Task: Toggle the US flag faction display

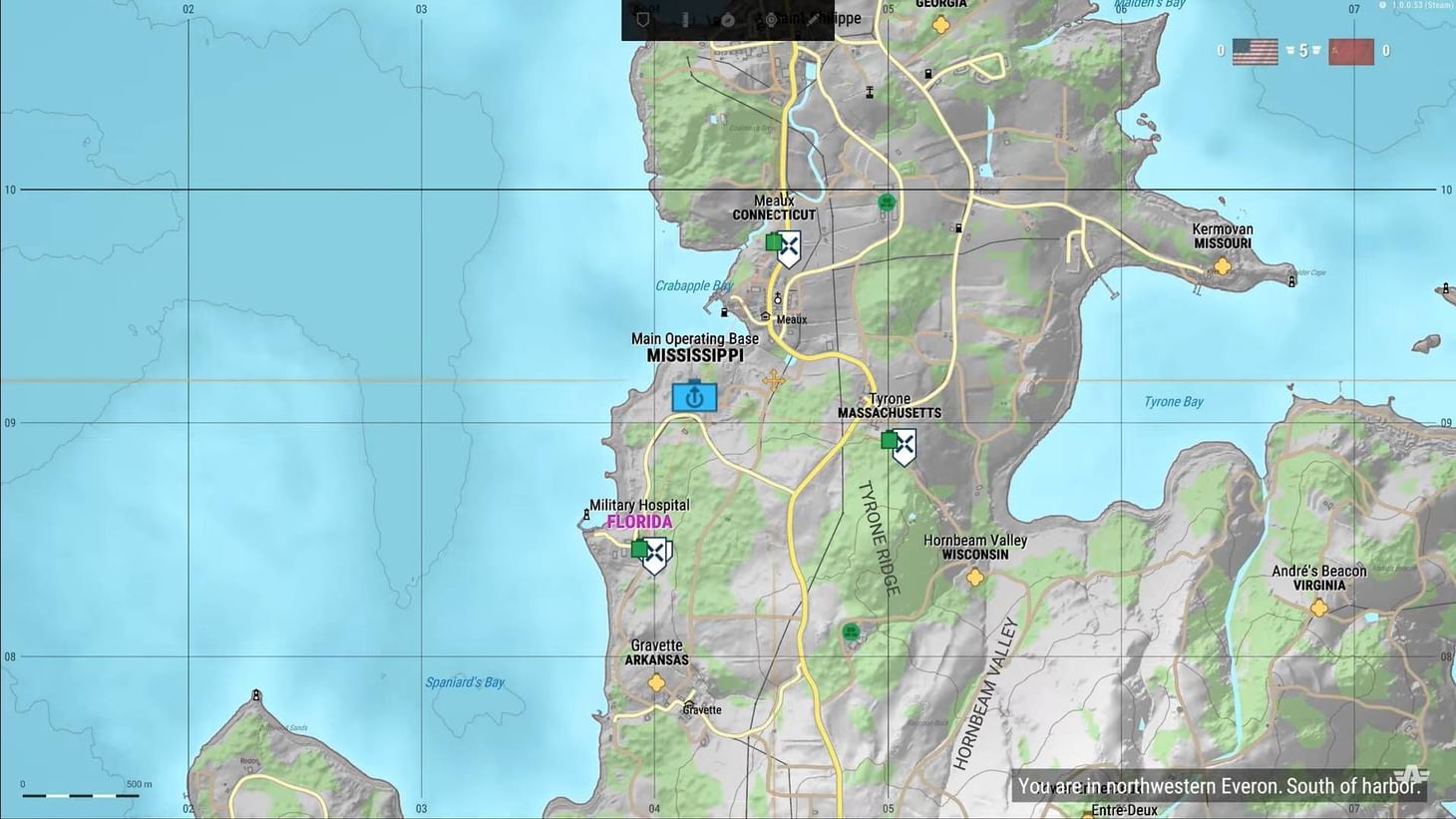Action: [x=1255, y=51]
